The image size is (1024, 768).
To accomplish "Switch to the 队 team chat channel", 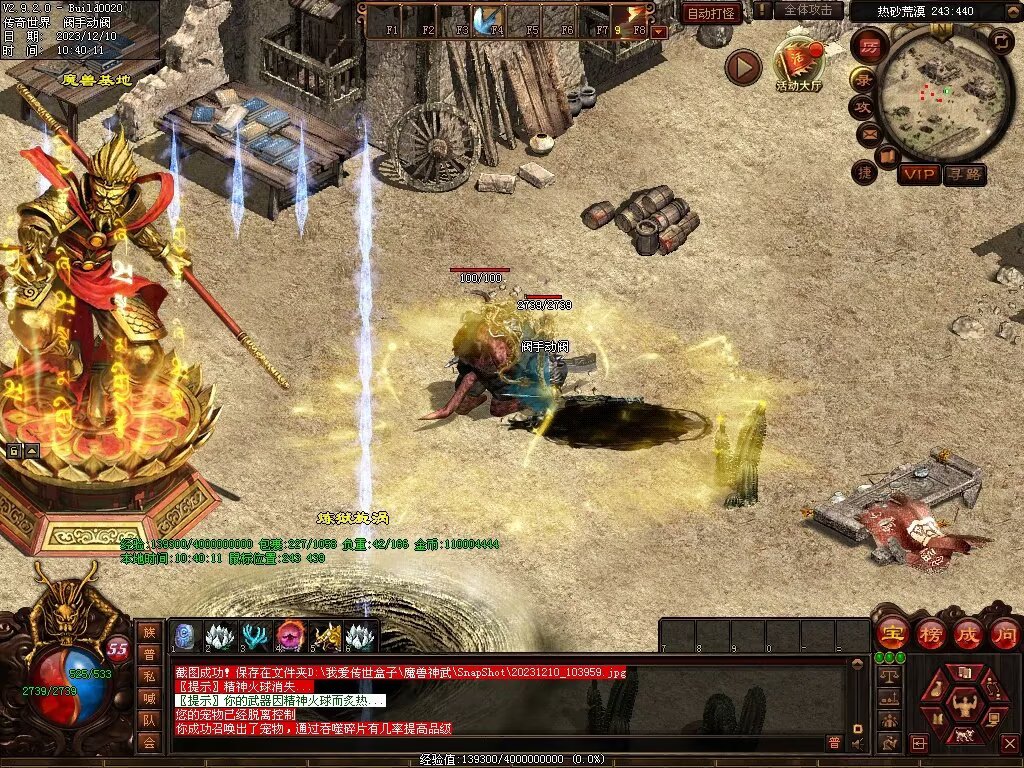I will pyautogui.click(x=149, y=719).
